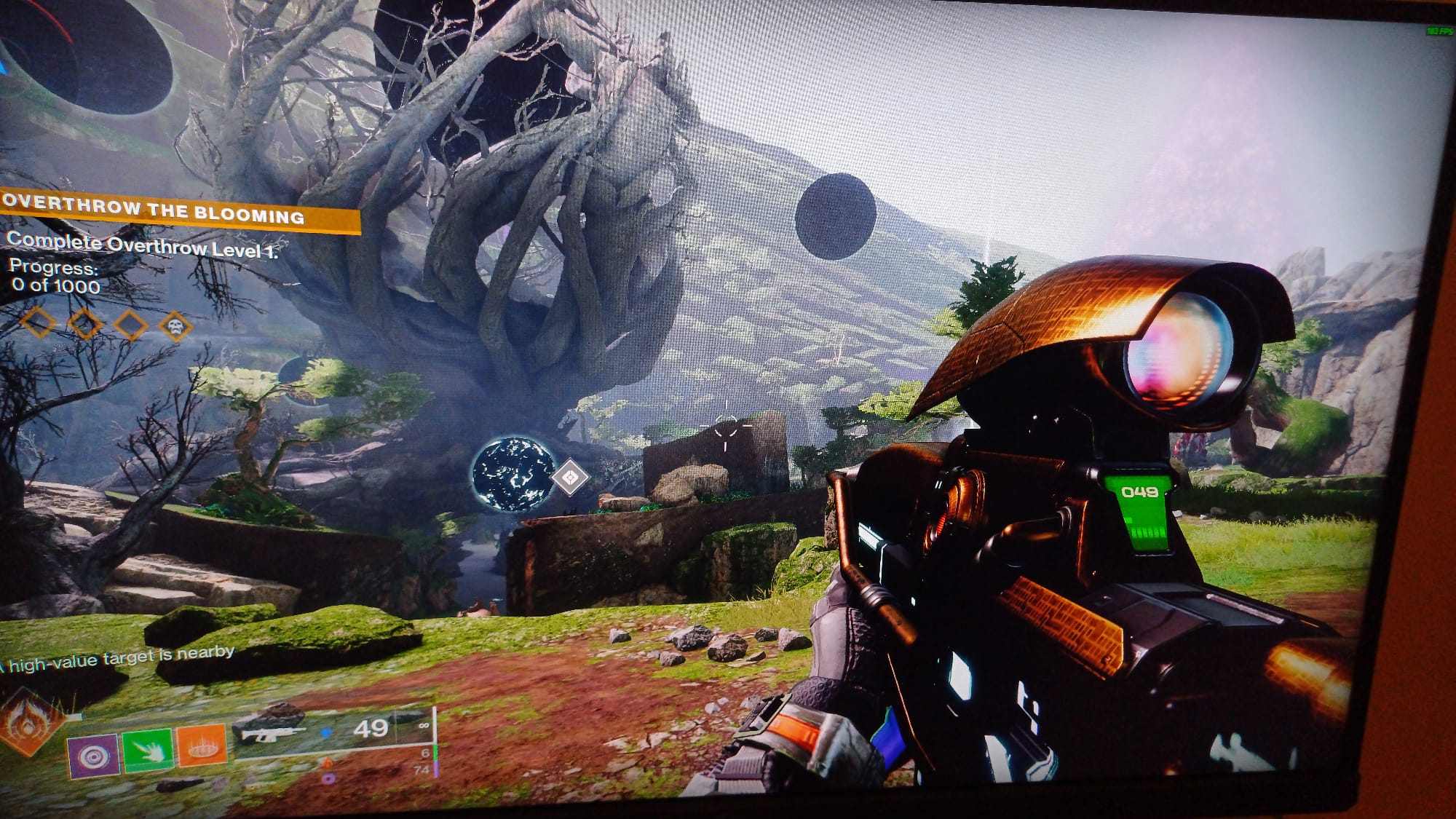
Task: Click the white diamond waypoint marker
Action: tap(570, 478)
